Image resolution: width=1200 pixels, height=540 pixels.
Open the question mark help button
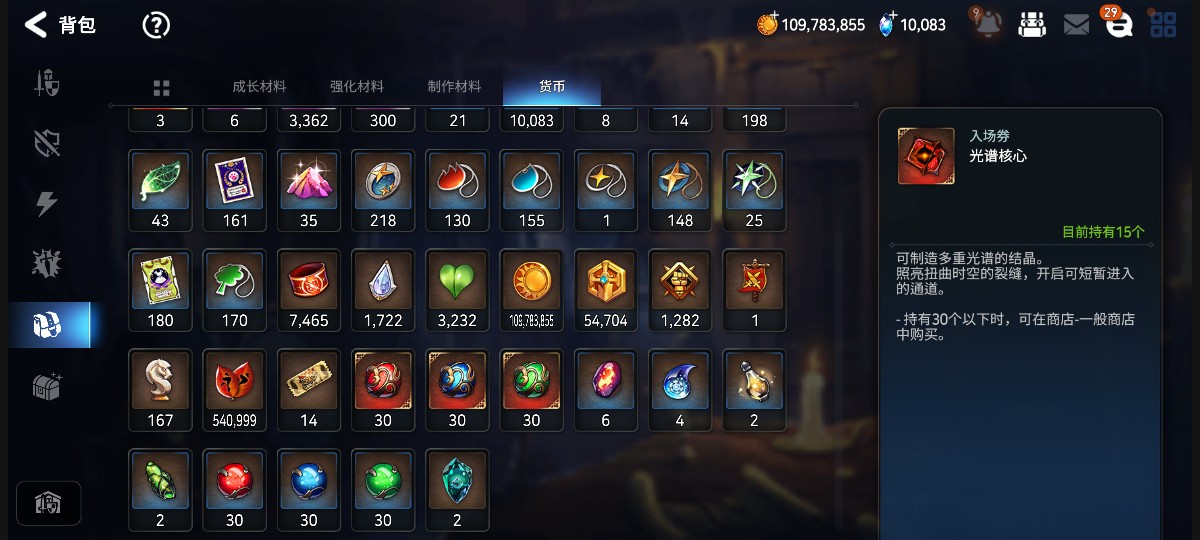click(x=156, y=25)
